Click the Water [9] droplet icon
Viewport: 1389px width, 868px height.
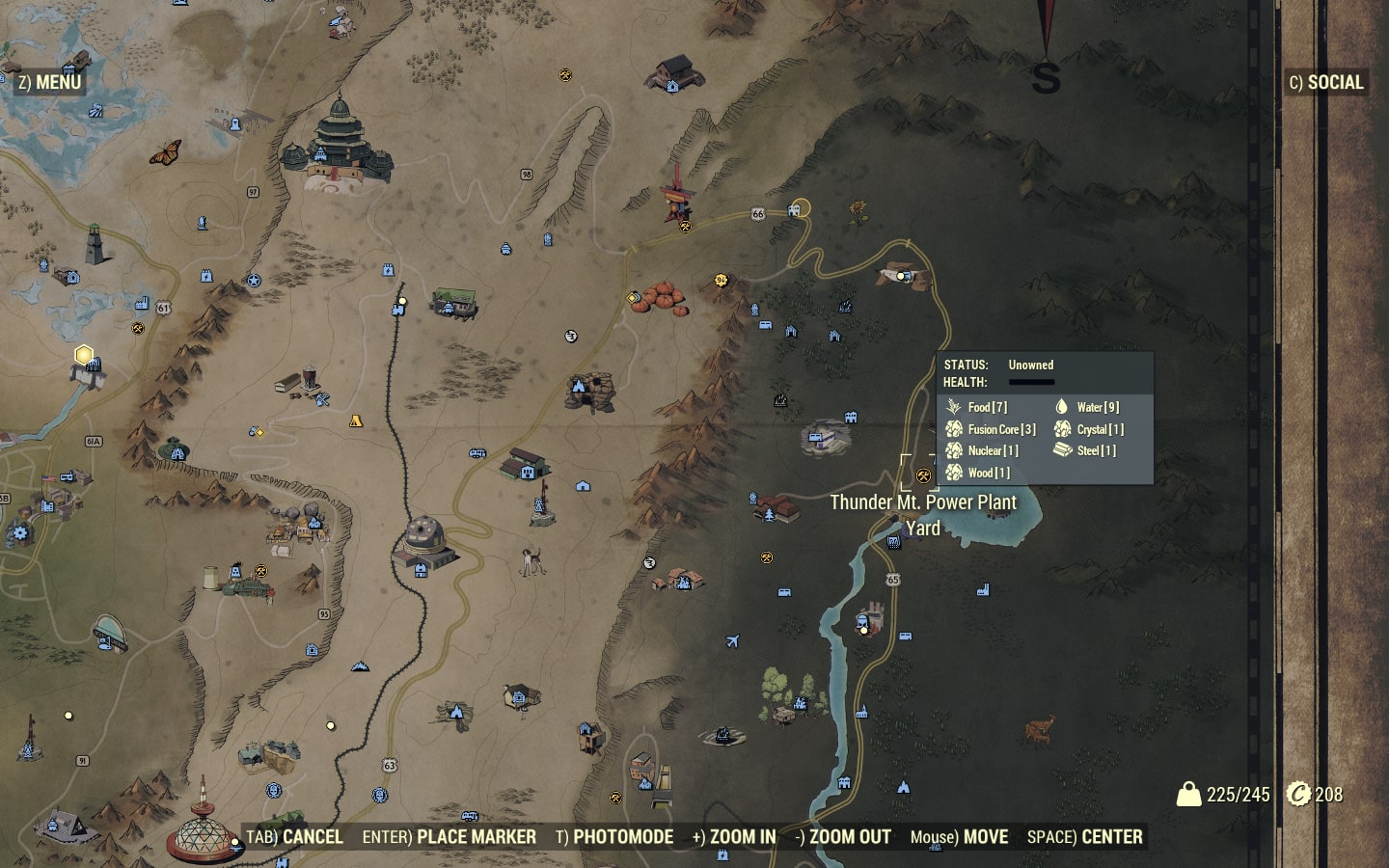[1062, 407]
